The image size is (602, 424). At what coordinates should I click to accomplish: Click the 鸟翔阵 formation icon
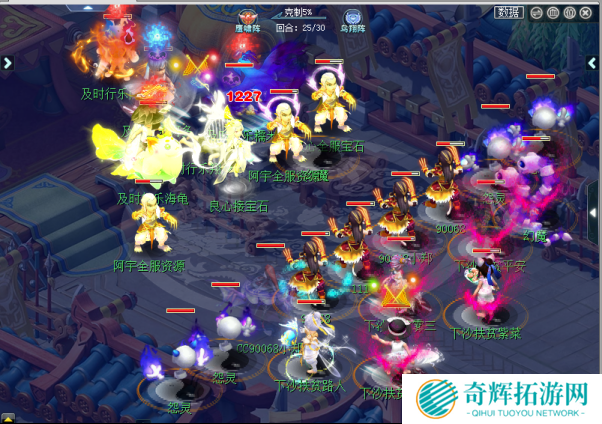coord(353,15)
